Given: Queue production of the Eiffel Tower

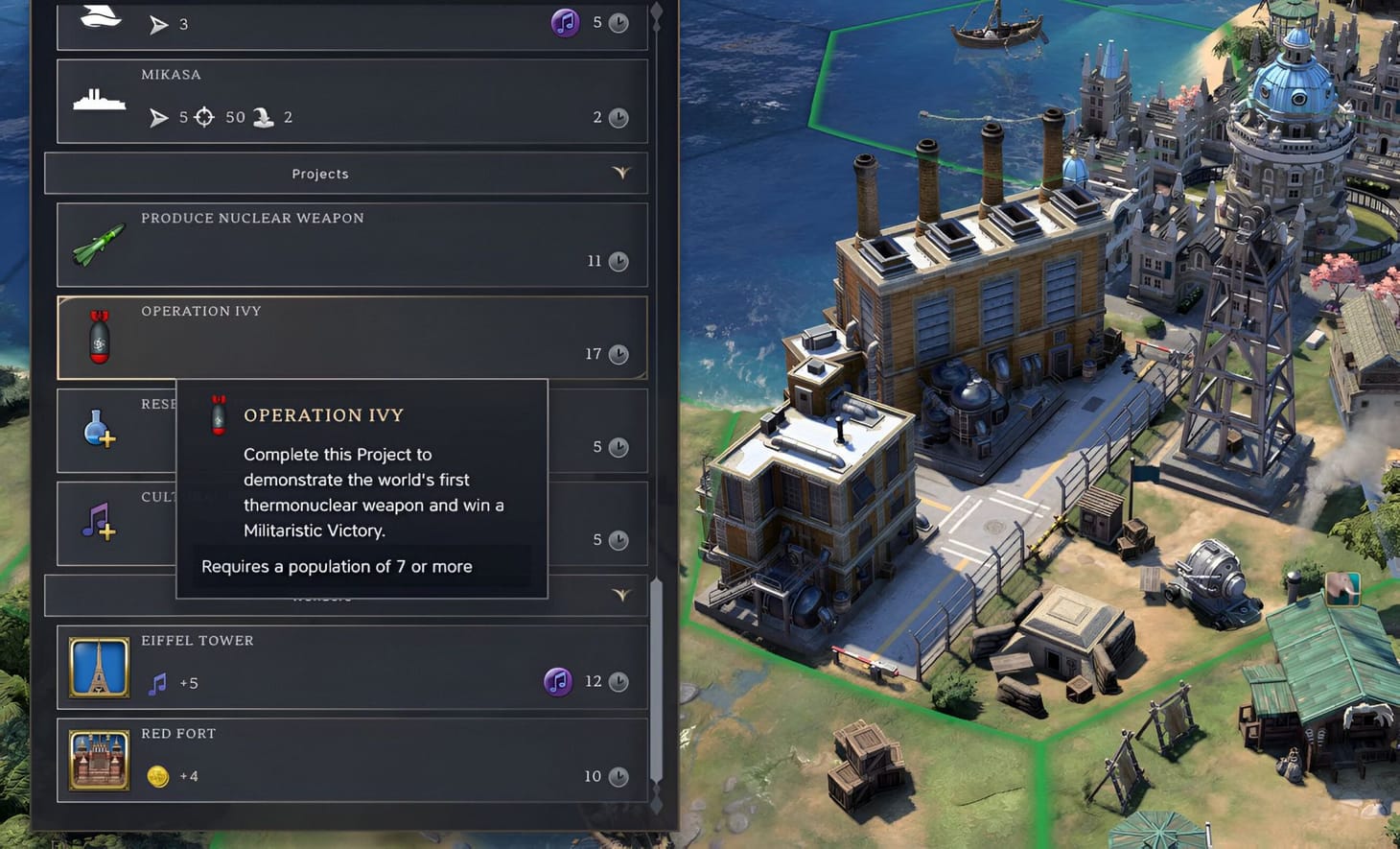Looking at the screenshot, I should (x=384, y=666).
